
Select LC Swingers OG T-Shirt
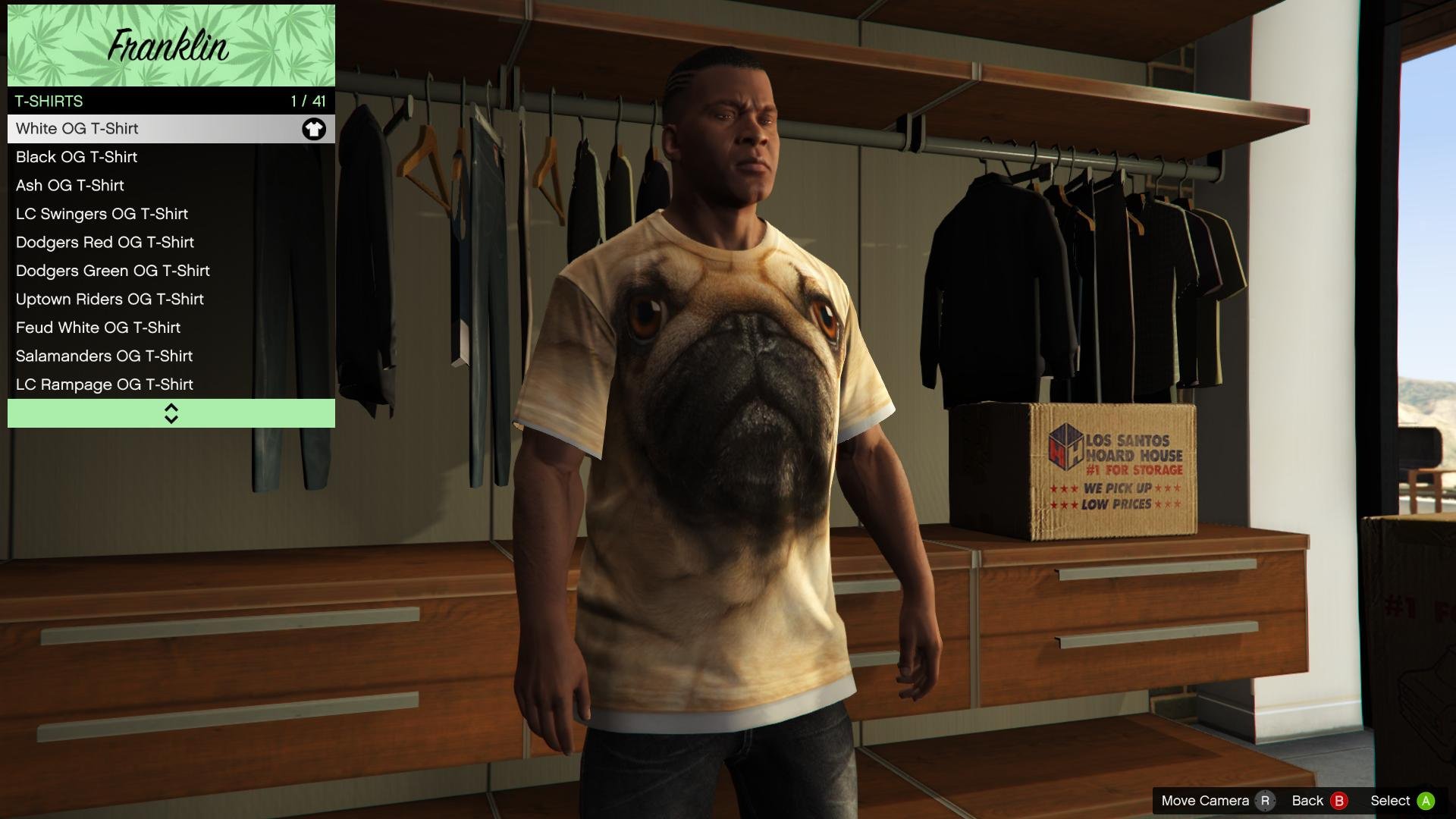click(171, 214)
